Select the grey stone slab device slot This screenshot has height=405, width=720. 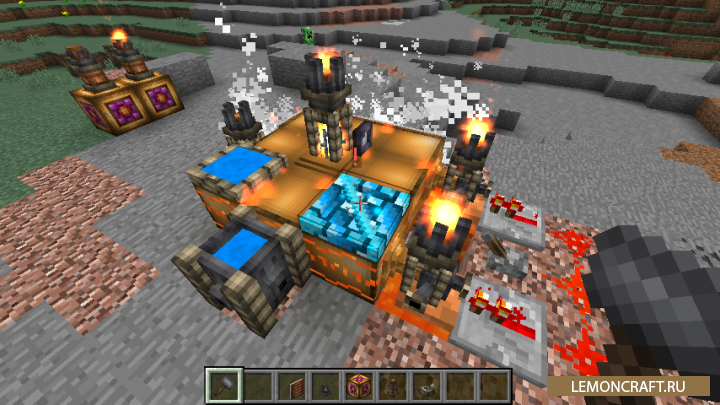coord(425,385)
